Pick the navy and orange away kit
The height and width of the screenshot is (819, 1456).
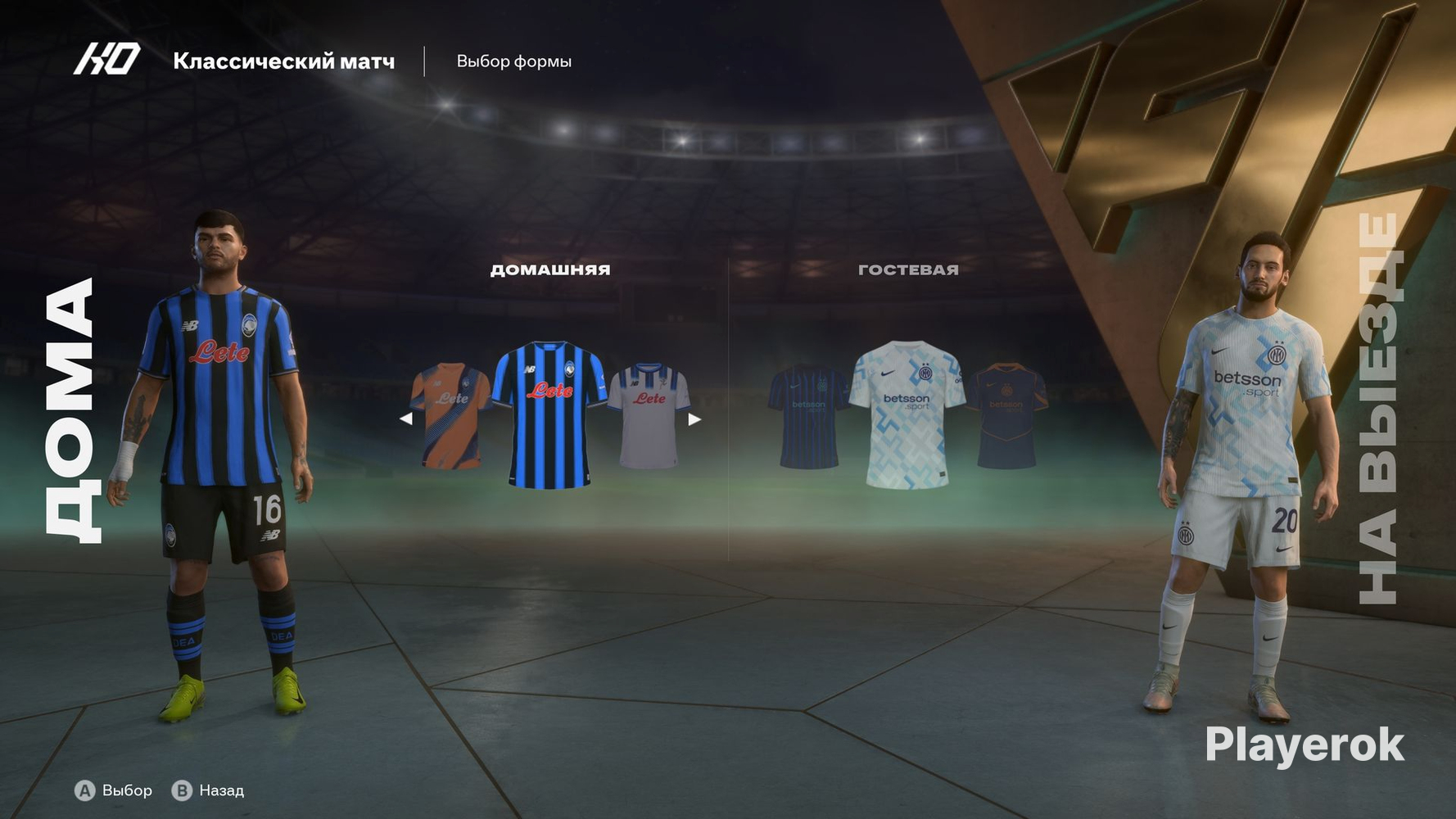tap(1006, 416)
